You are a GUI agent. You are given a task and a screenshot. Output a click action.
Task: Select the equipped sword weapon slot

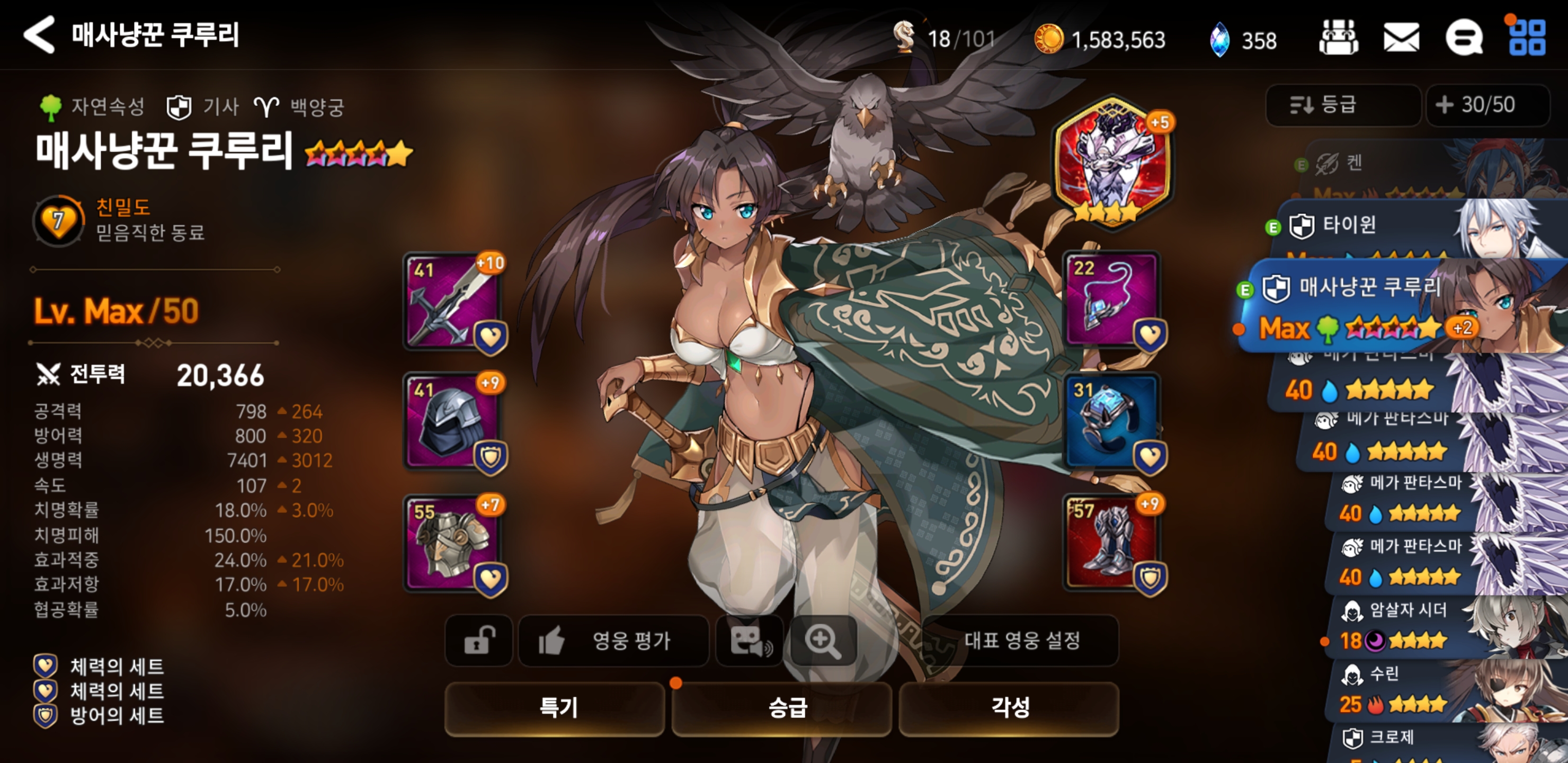click(x=452, y=302)
